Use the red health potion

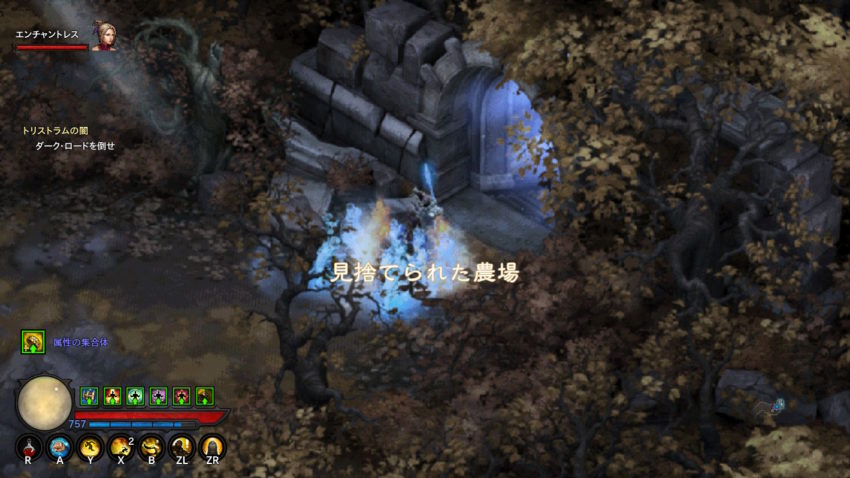coord(28,447)
